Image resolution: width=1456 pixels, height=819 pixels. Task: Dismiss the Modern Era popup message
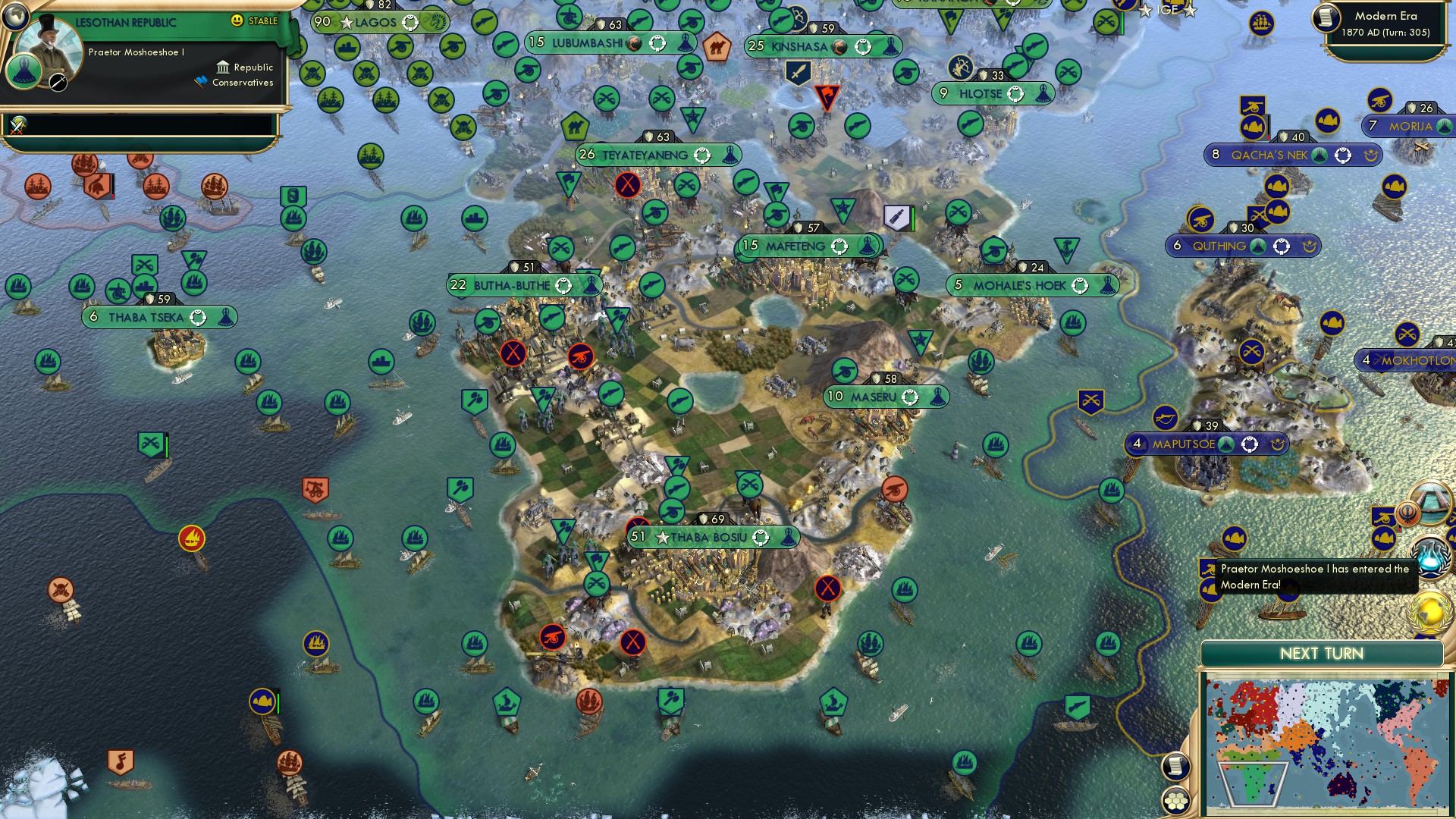[x=1316, y=576]
